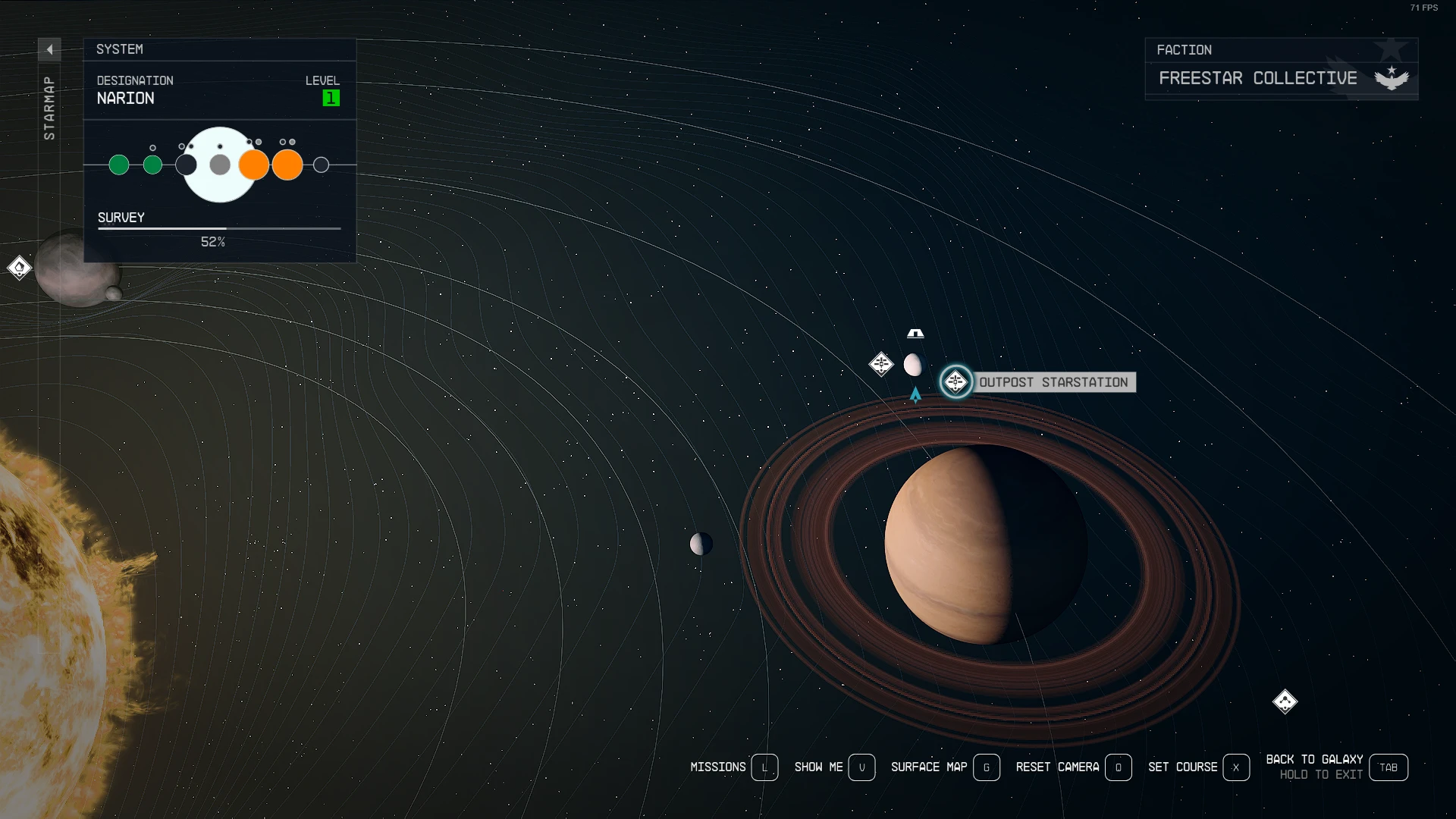Choose the dark navy planet in the system diagram
The image size is (1456, 819).
[187, 165]
